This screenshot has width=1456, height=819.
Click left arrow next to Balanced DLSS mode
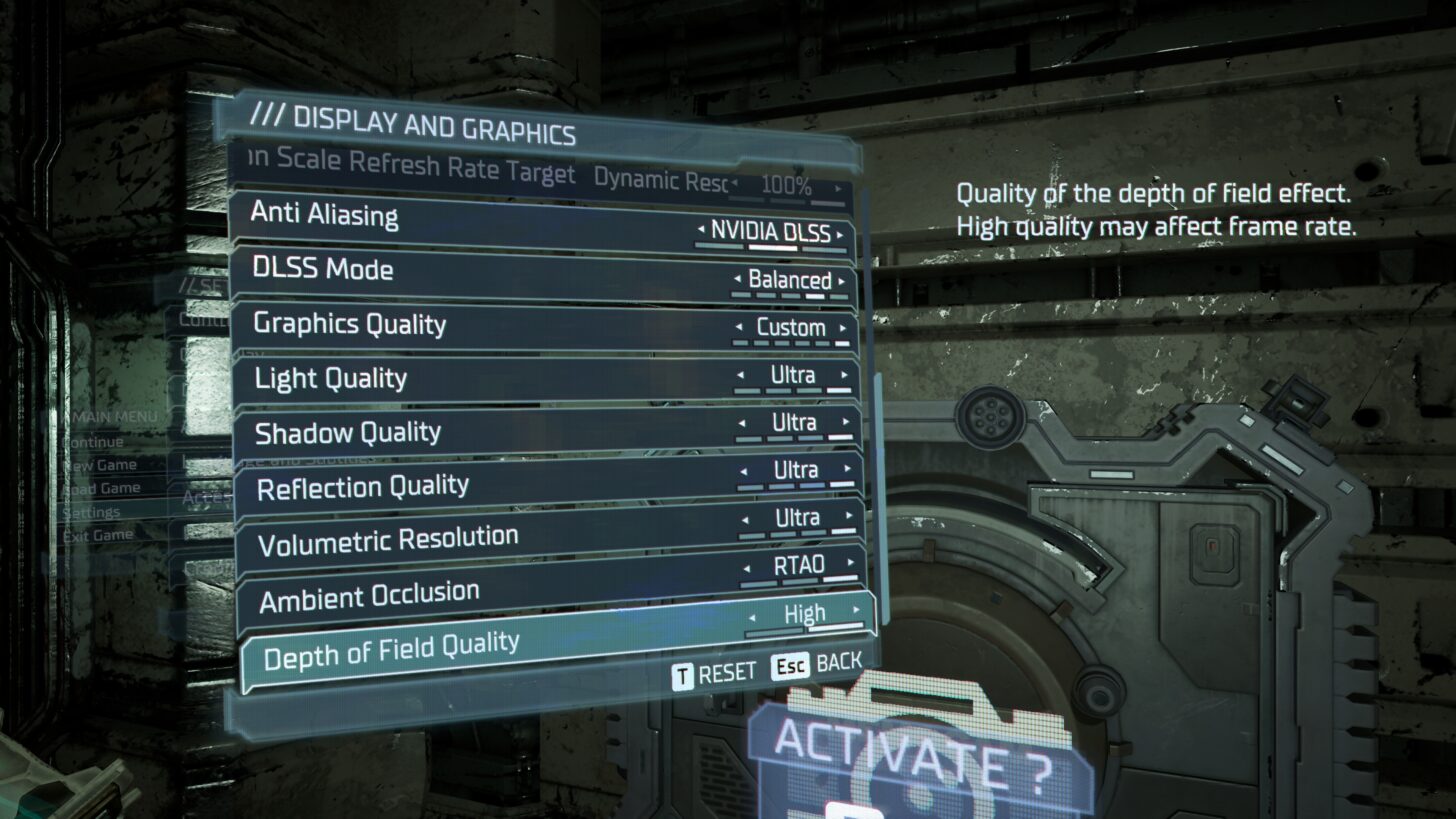point(738,280)
